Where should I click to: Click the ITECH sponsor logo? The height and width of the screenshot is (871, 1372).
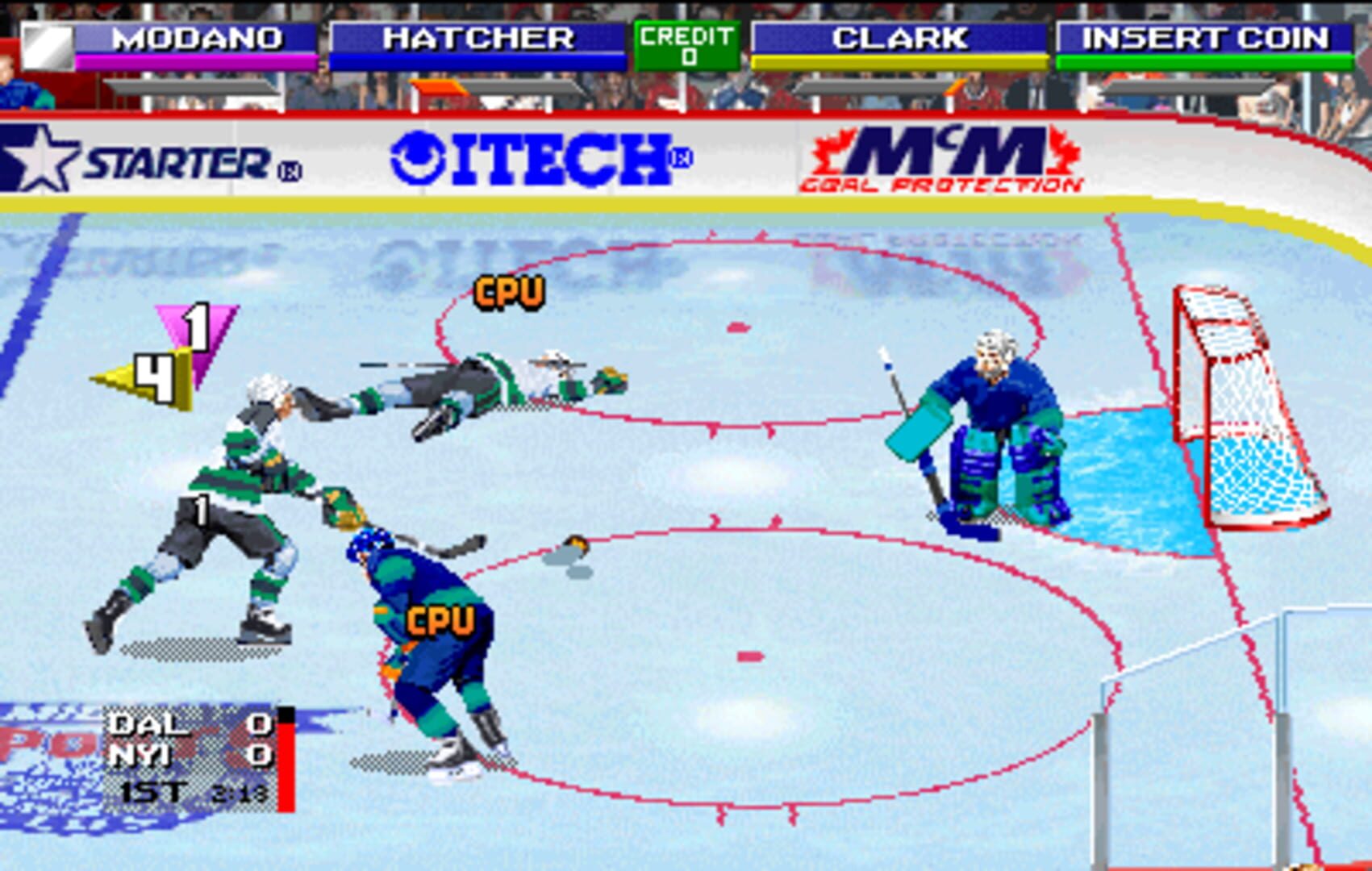(540, 158)
